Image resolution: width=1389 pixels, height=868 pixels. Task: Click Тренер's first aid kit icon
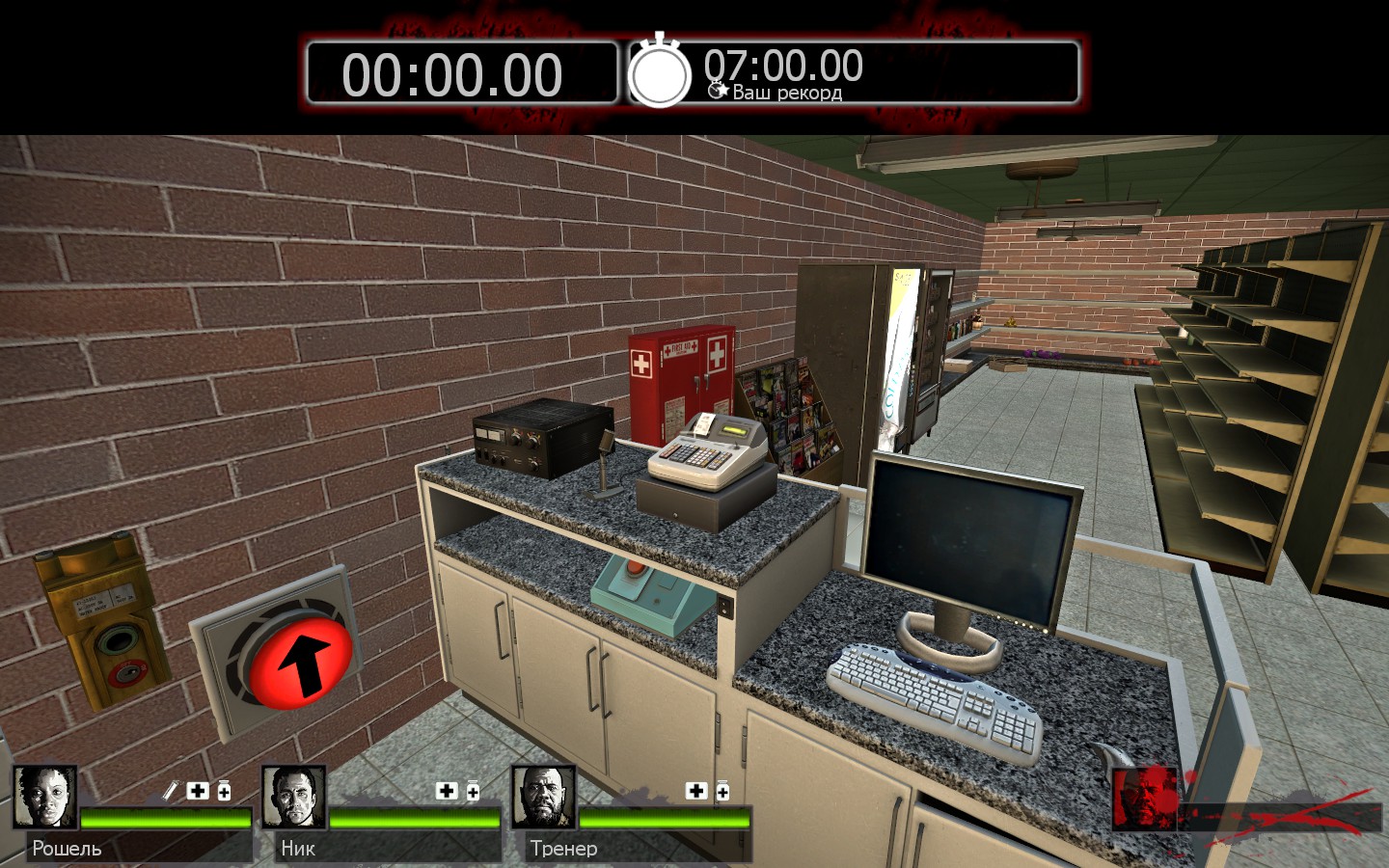[695, 791]
